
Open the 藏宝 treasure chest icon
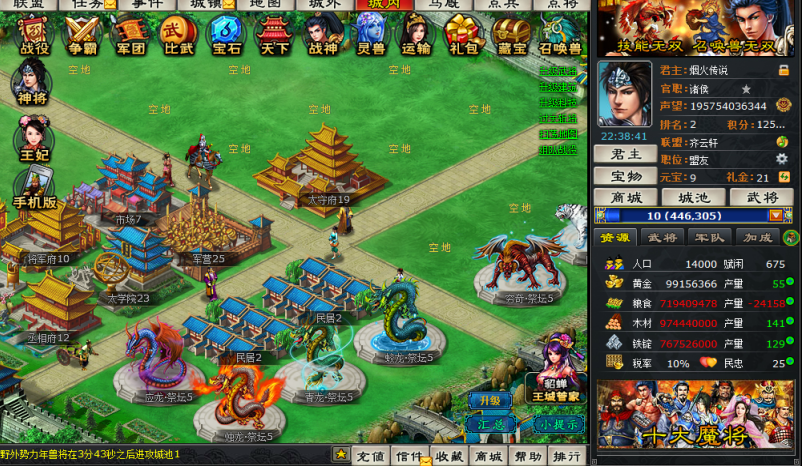[x=511, y=35]
